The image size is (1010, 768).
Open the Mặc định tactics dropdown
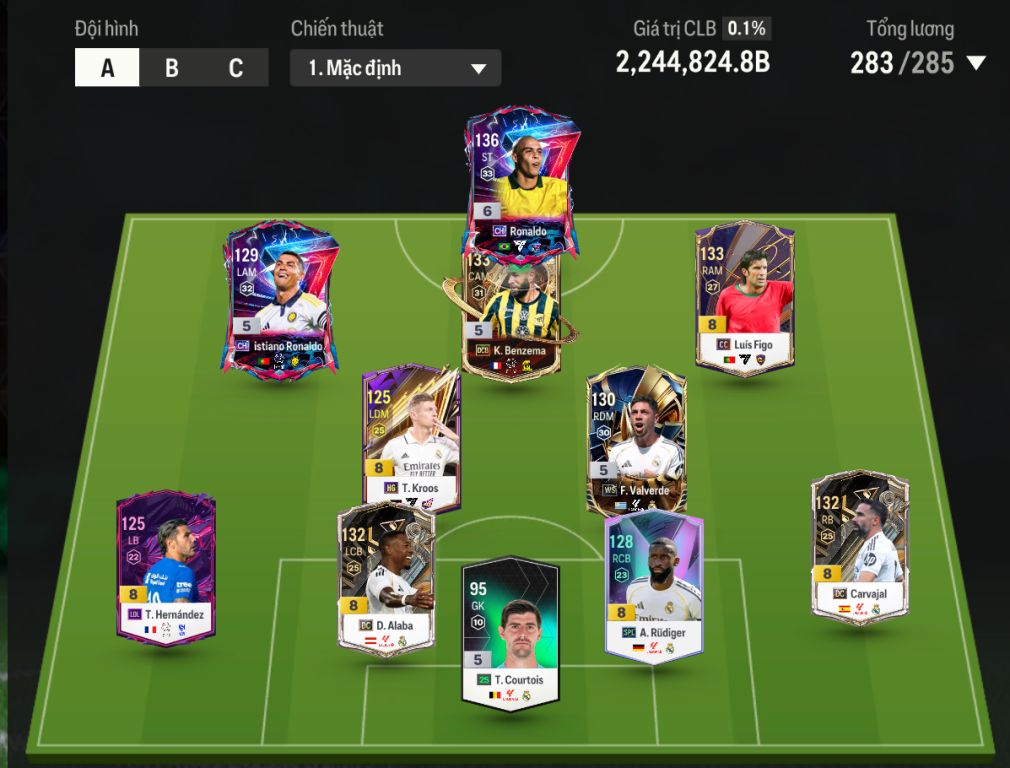click(396, 68)
